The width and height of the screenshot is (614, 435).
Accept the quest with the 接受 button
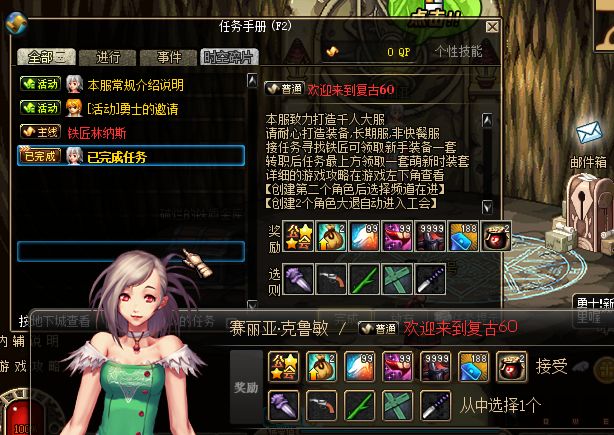click(553, 367)
